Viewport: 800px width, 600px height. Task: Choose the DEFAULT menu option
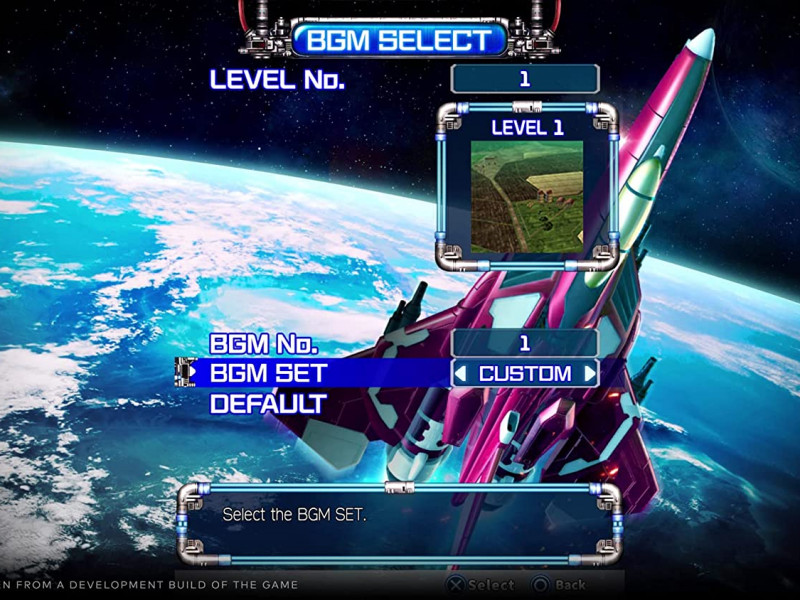tap(267, 404)
